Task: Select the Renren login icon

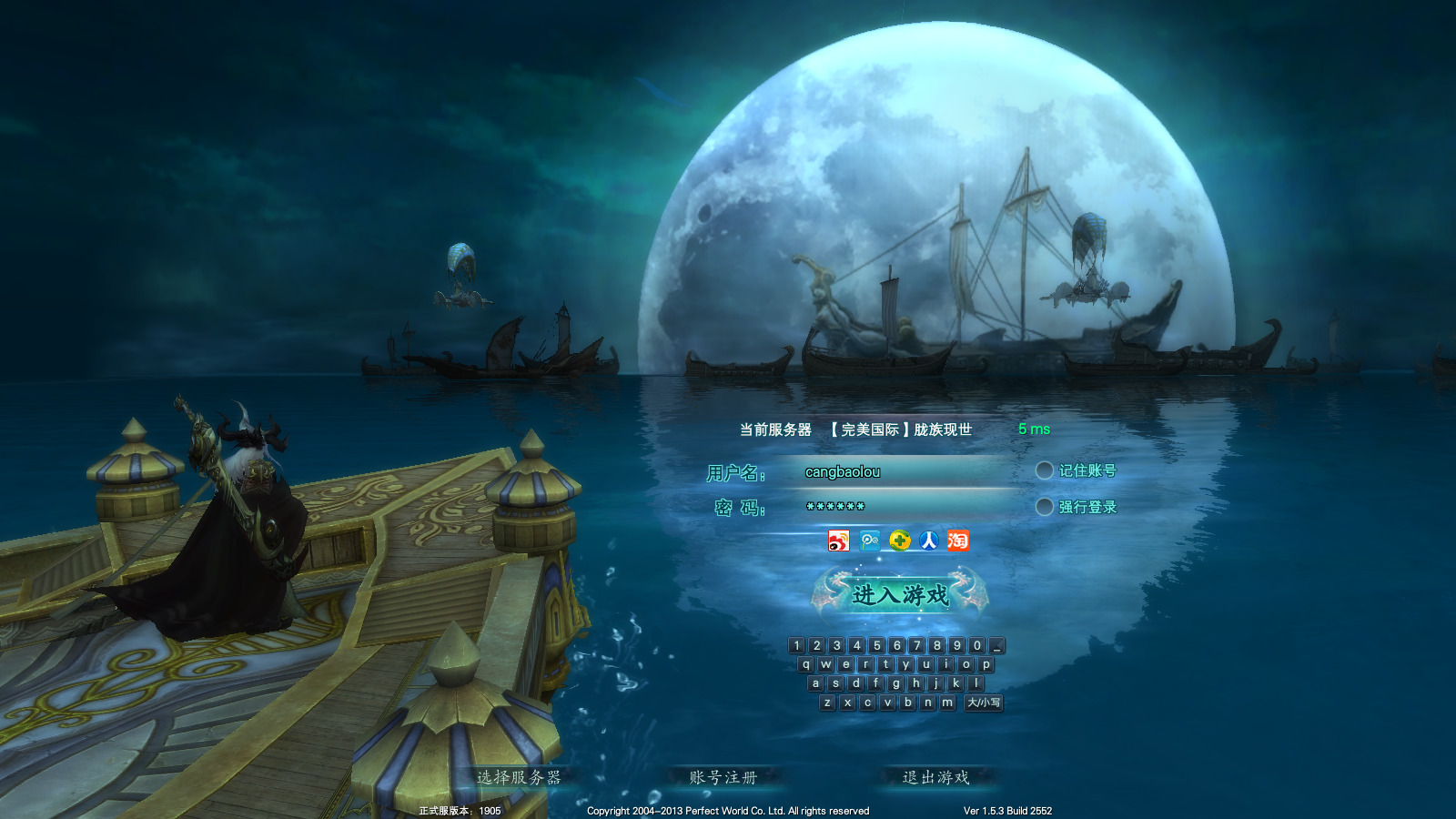Action: [x=929, y=541]
